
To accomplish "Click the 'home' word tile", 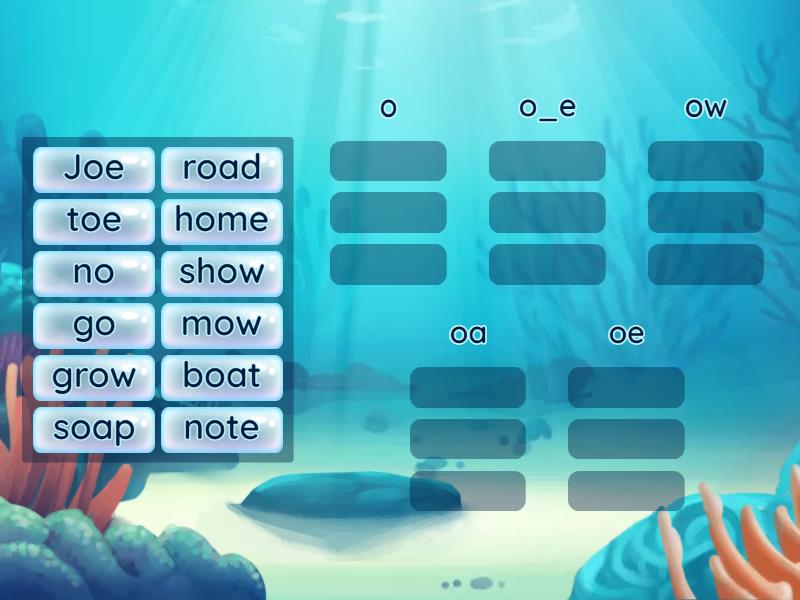I will tap(222, 220).
